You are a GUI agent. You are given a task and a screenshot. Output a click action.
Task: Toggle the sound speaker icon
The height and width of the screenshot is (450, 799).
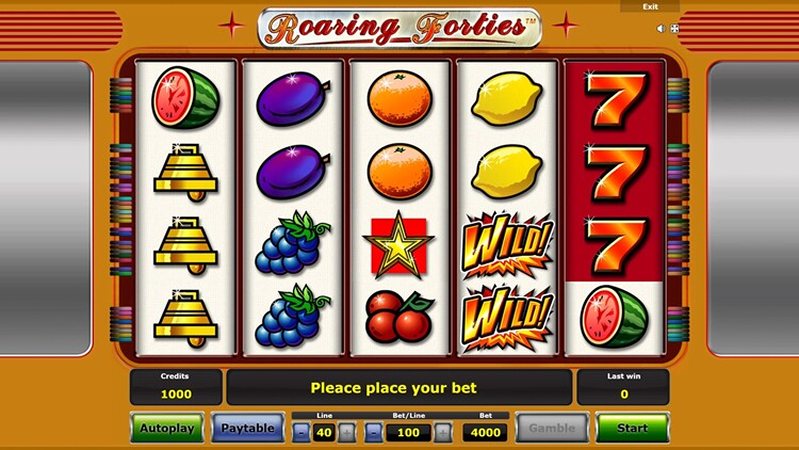coord(660,29)
